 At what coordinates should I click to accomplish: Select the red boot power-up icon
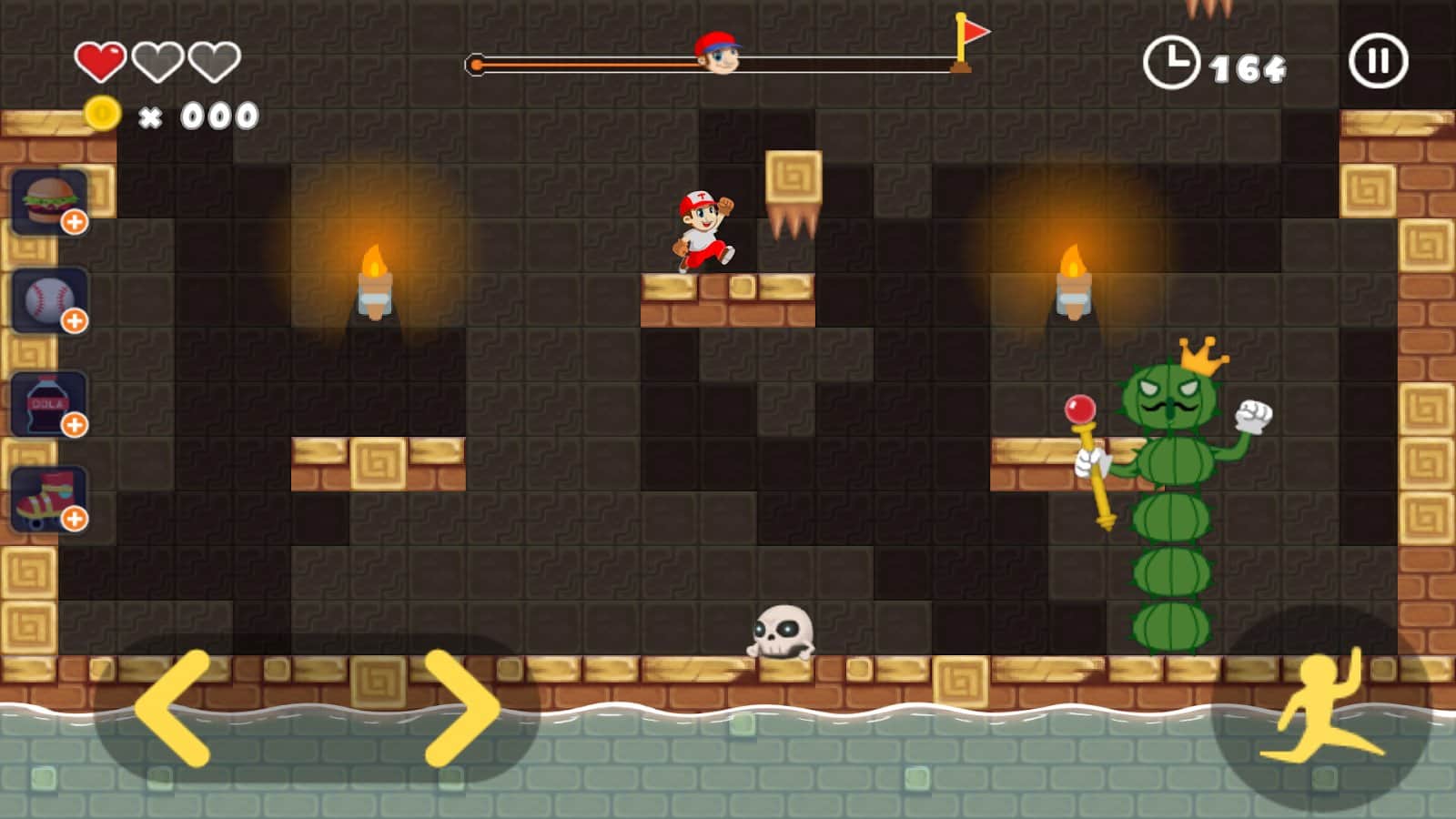41,497
